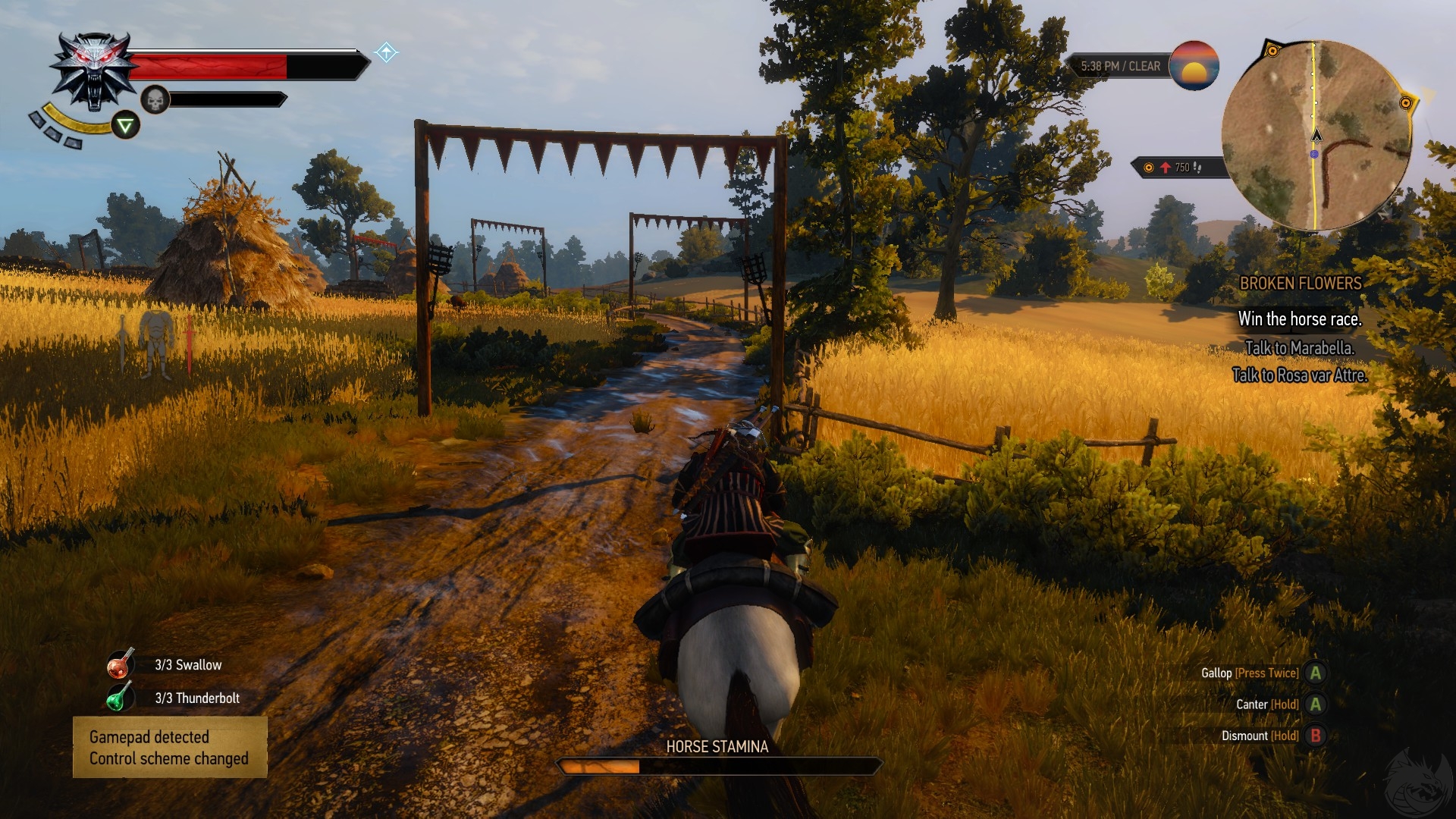This screenshot has width=1456, height=819.
Task: Open the Broken Flowers quest tracker
Action: pyautogui.click(x=1300, y=284)
